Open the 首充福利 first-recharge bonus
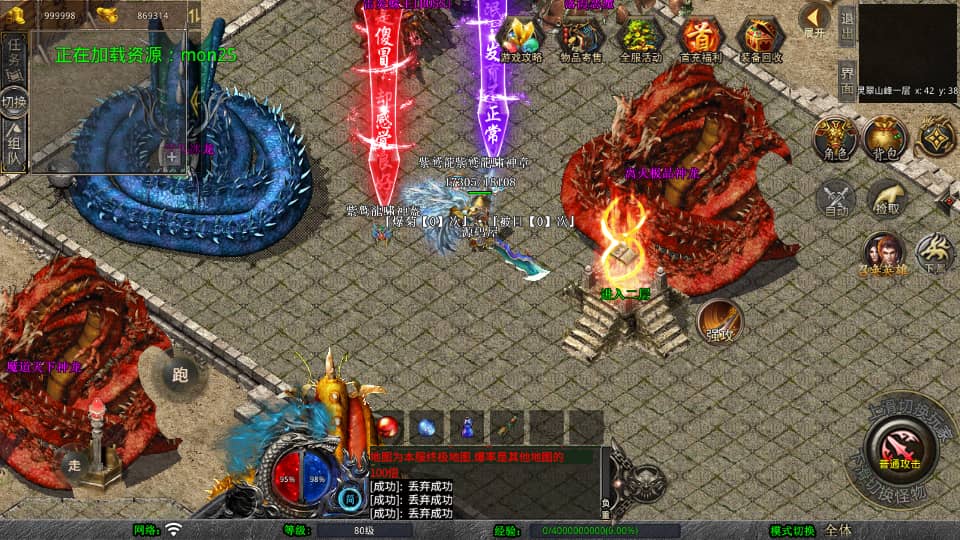This screenshot has height=540, width=960. click(700, 39)
